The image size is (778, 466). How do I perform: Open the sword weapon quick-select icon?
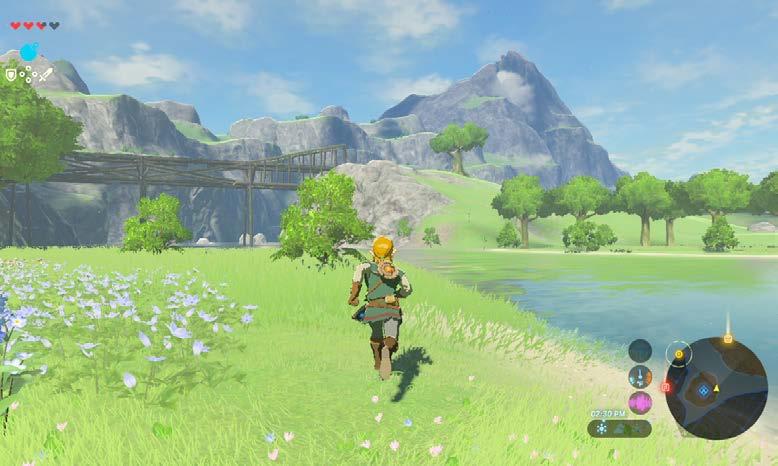click(x=46, y=74)
